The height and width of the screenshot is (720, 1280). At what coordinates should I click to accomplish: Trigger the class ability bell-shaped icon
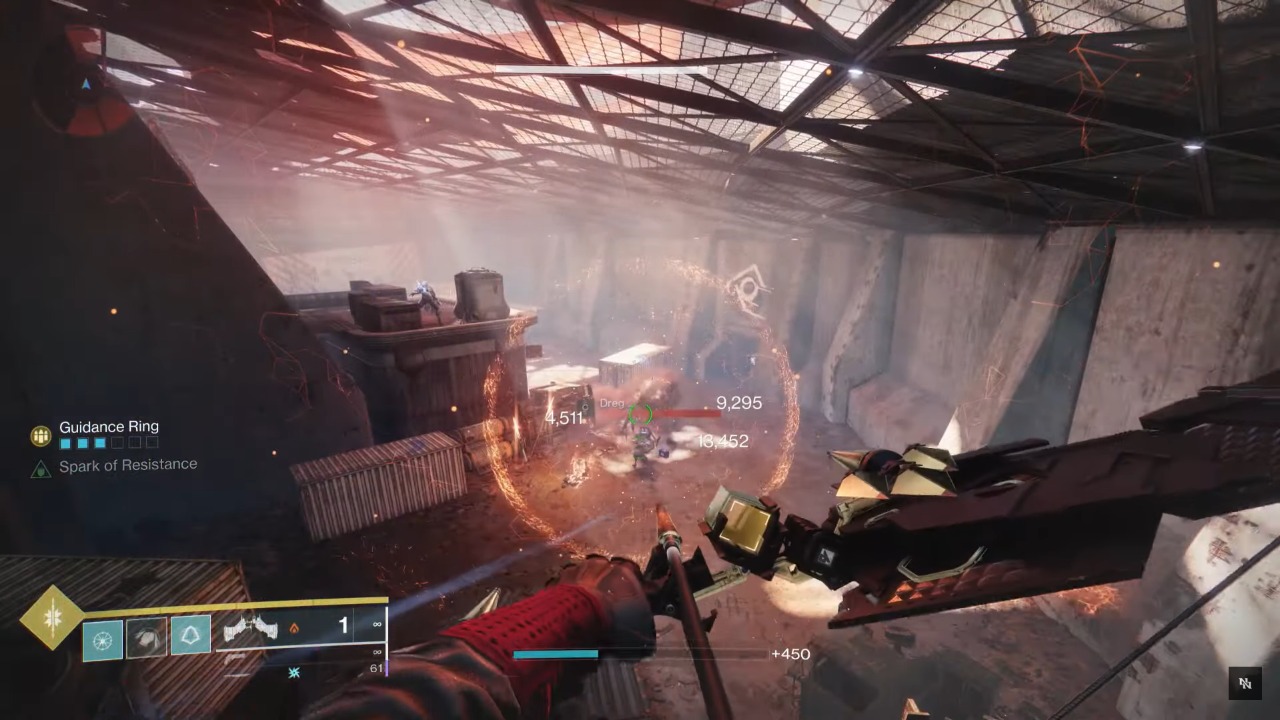tap(190, 635)
